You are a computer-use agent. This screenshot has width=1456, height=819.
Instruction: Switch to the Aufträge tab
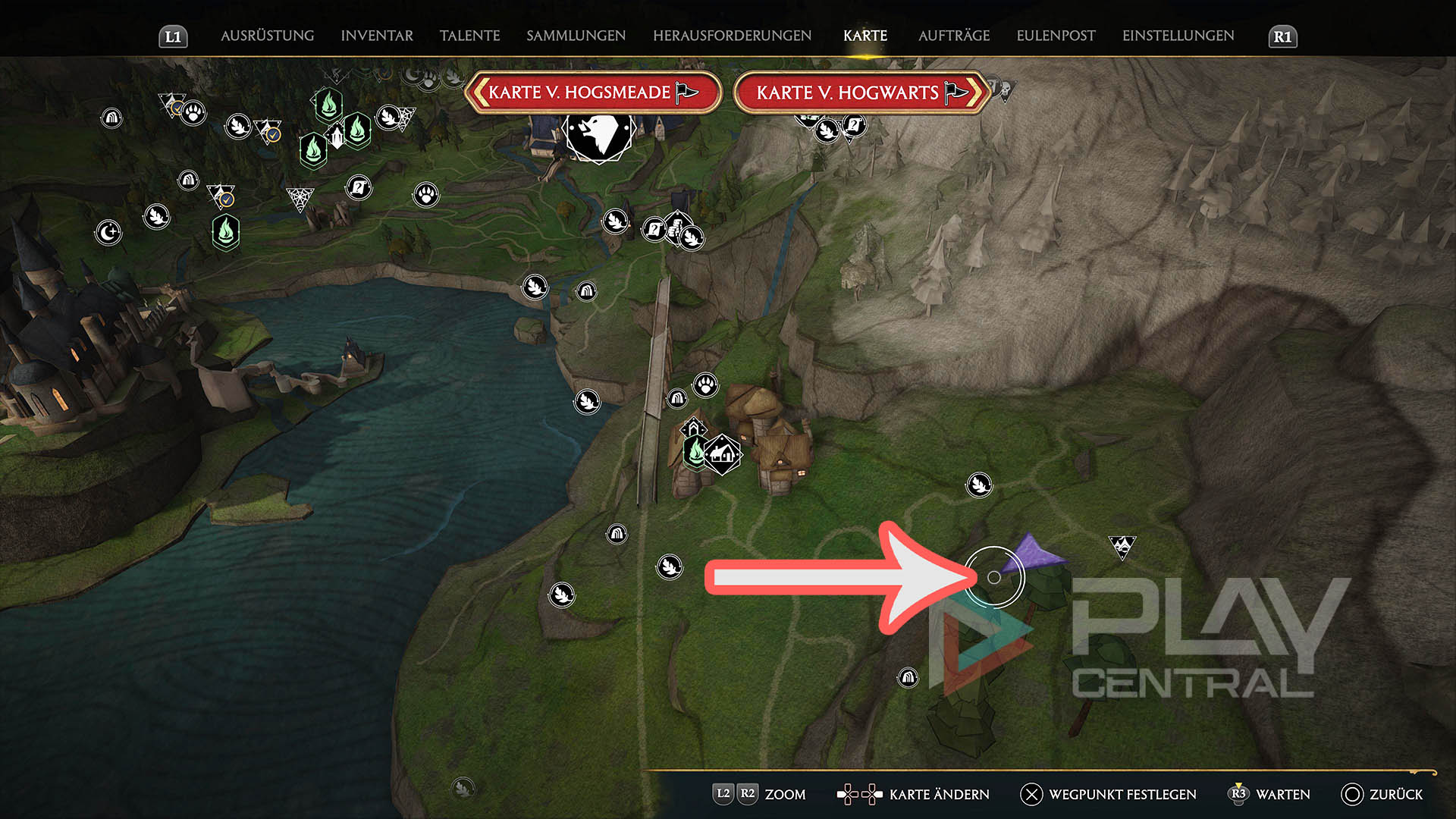point(953,36)
